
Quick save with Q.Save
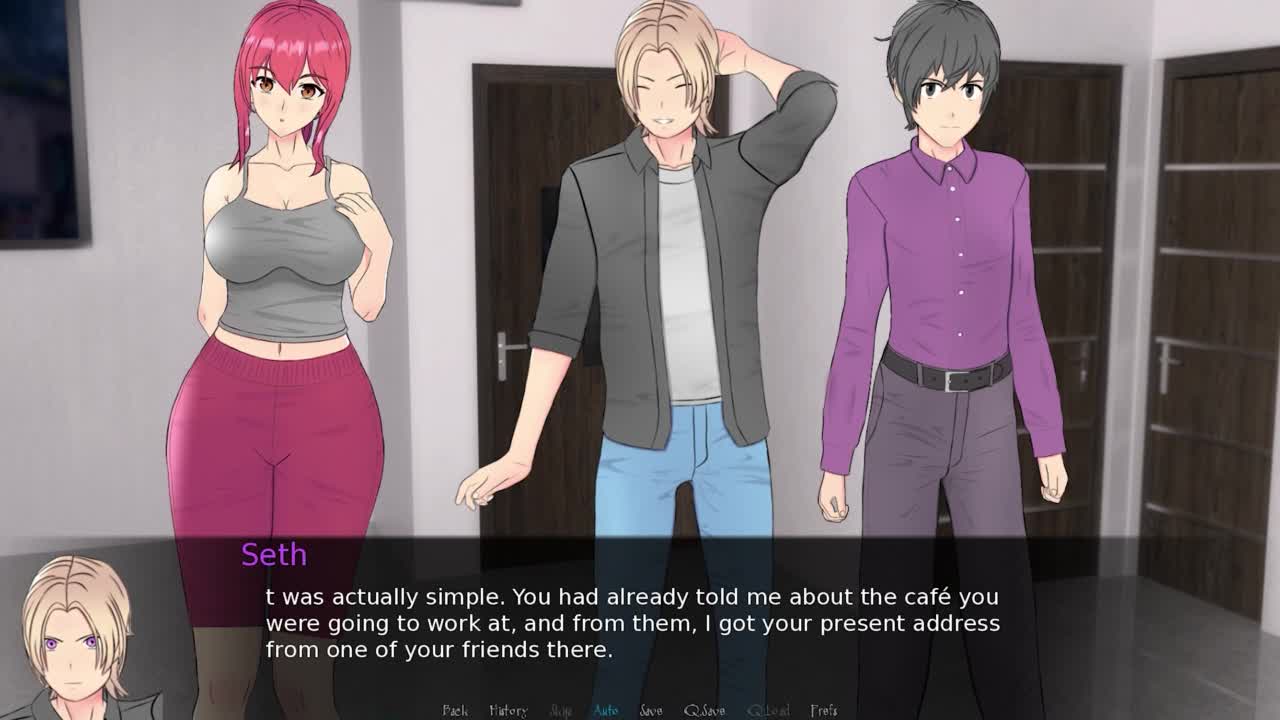tap(704, 710)
